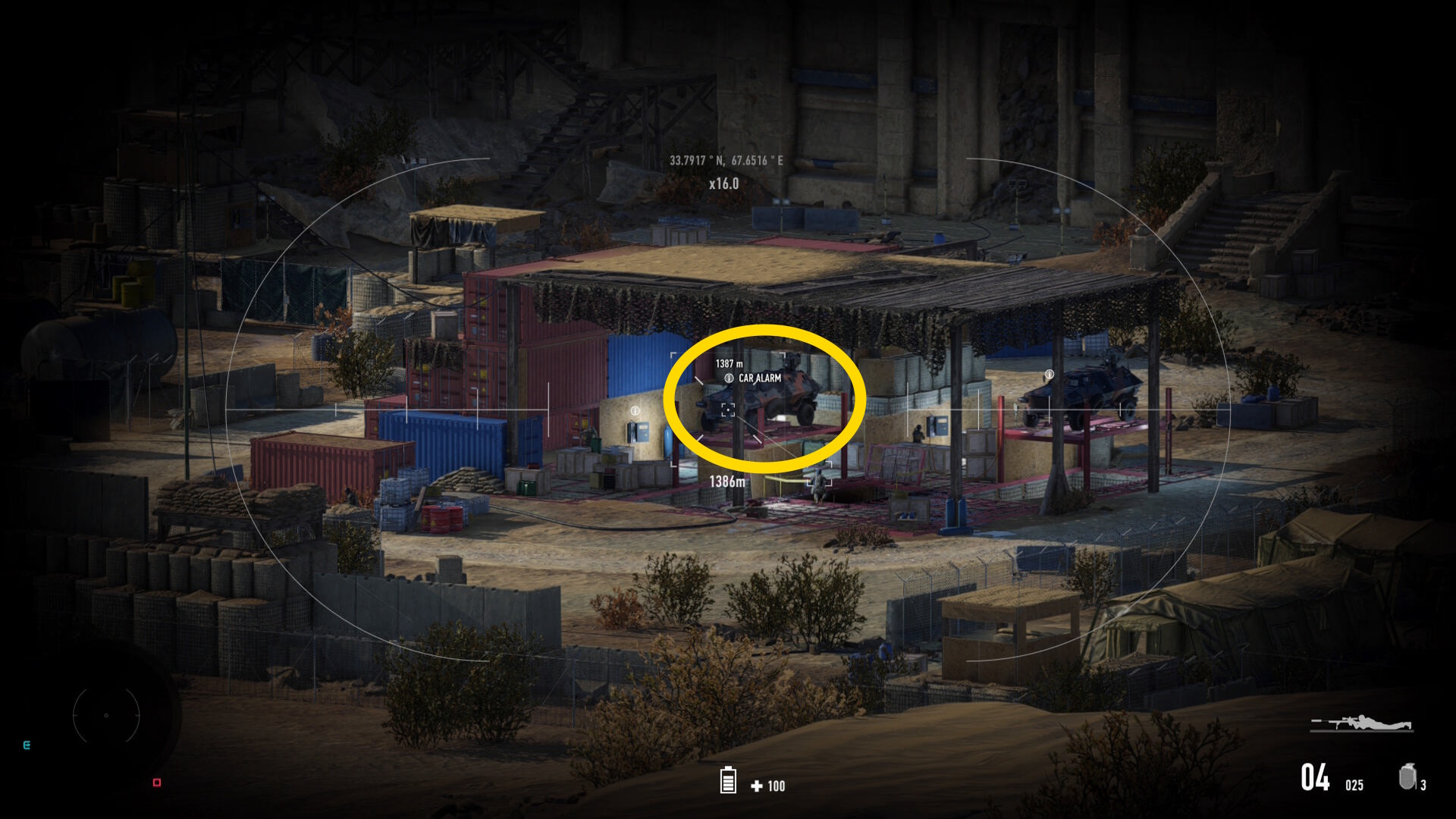Select the sniper rifle weapon icon
1456x819 pixels.
point(1361,723)
